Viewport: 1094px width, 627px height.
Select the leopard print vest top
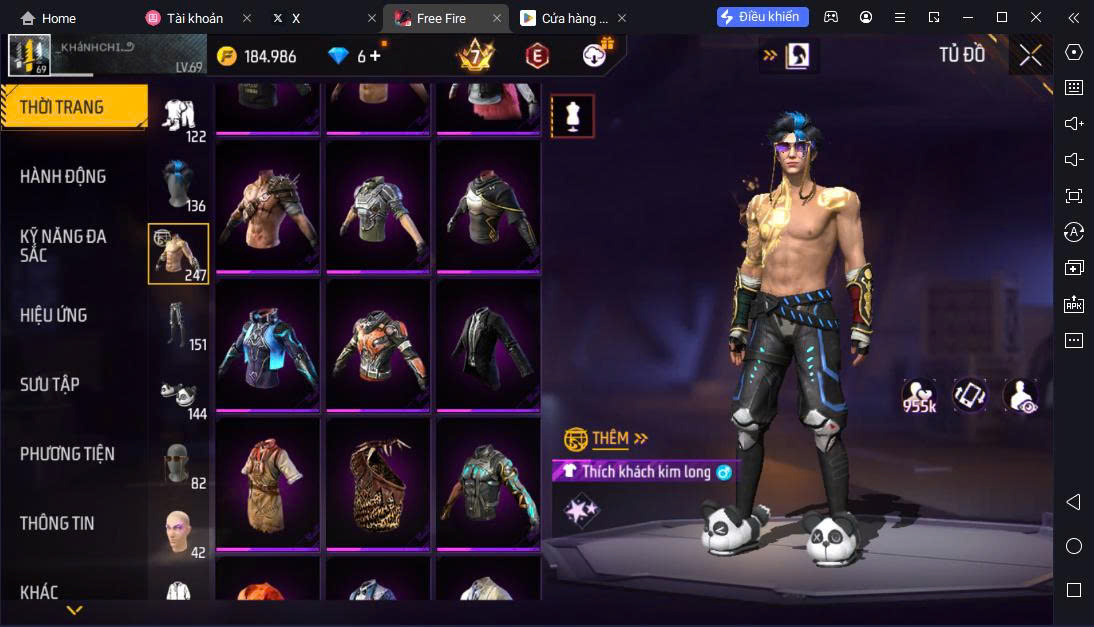pos(377,482)
